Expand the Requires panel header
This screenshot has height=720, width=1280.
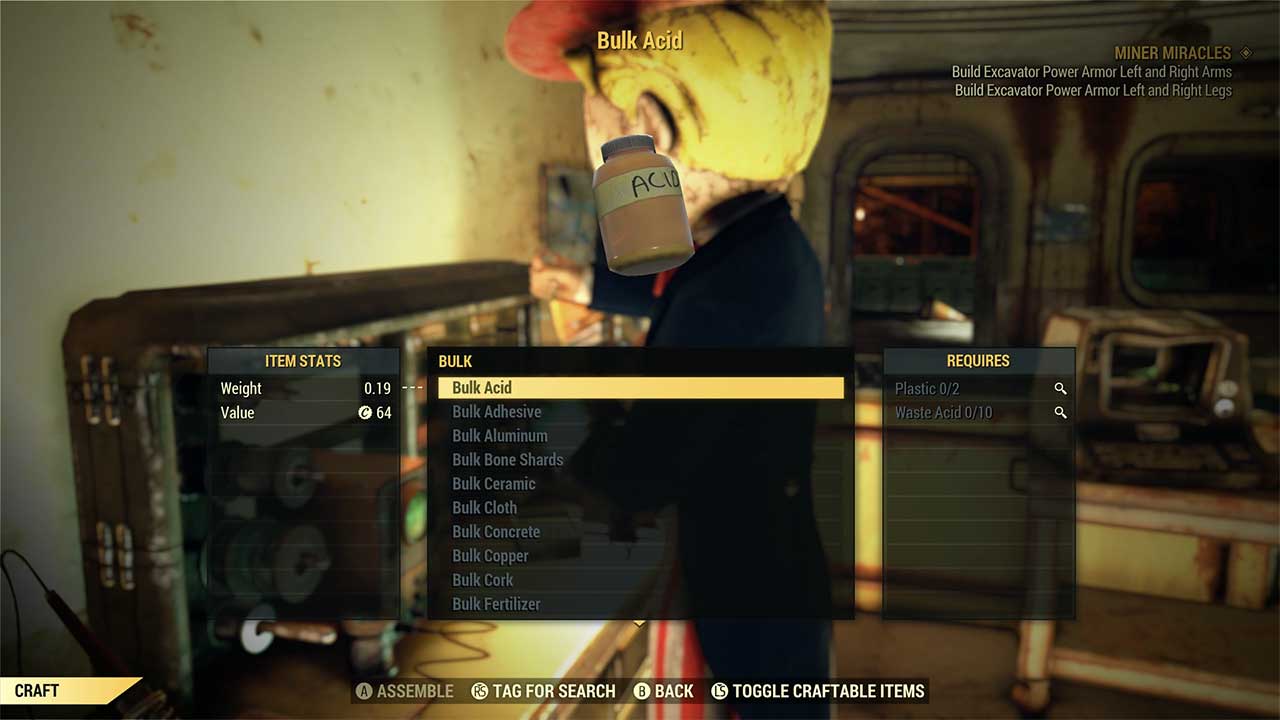coord(978,361)
